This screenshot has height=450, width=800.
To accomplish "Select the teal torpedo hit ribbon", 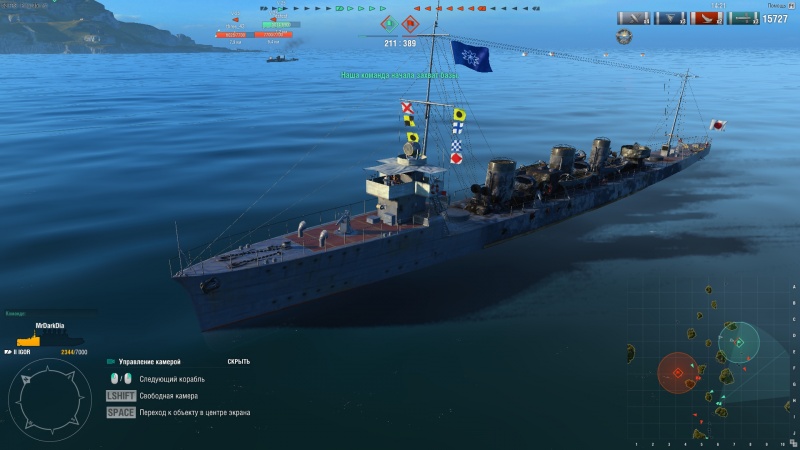I will point(743,18).
